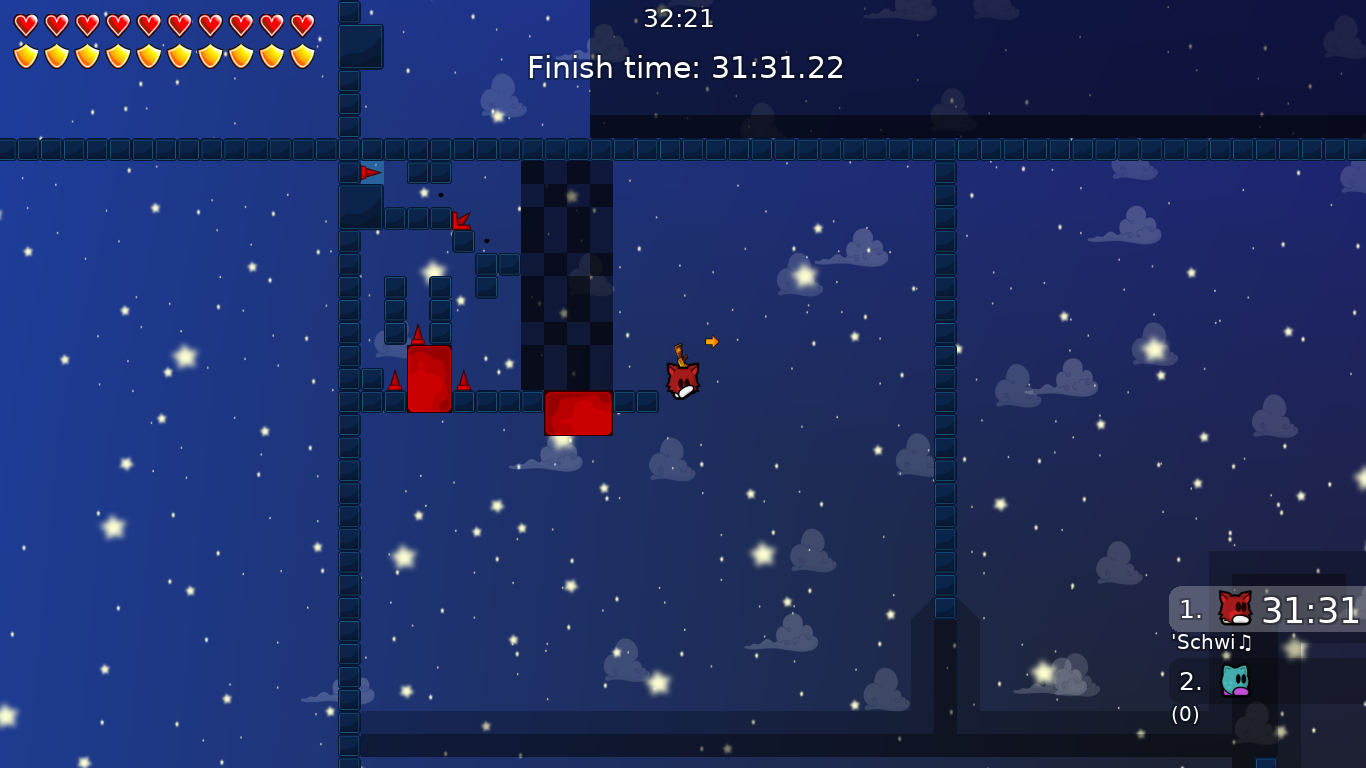Click the small red flag on the platform
Image resolution: width=1366 pixels, height=768 pixels.
coord(369,171)
